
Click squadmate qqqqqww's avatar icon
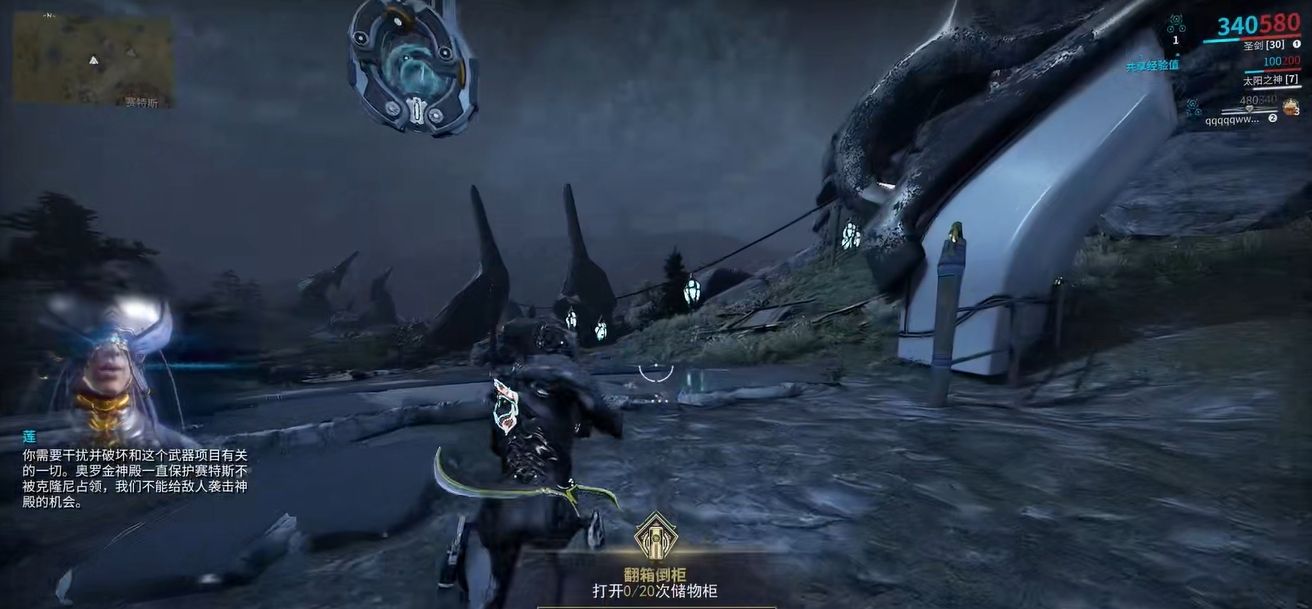pos(1290,108)
